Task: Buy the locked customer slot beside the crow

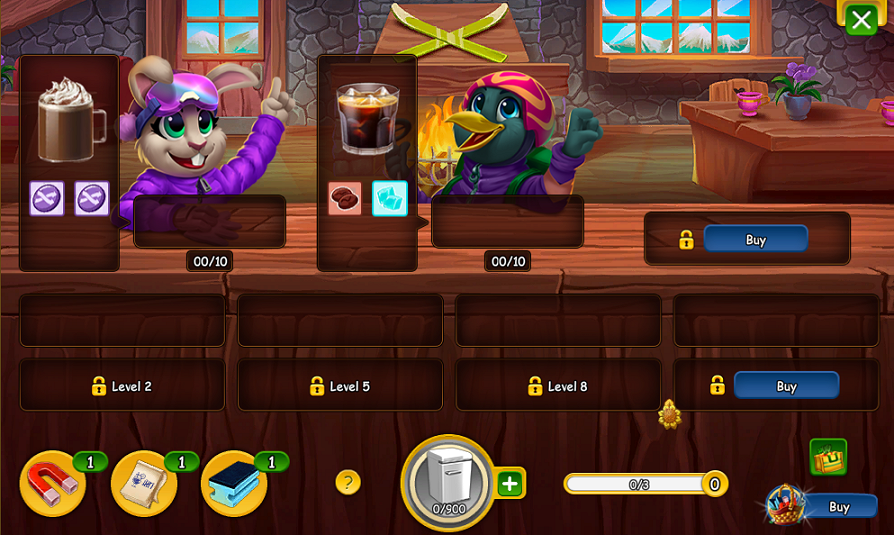Action: point(755,239)
